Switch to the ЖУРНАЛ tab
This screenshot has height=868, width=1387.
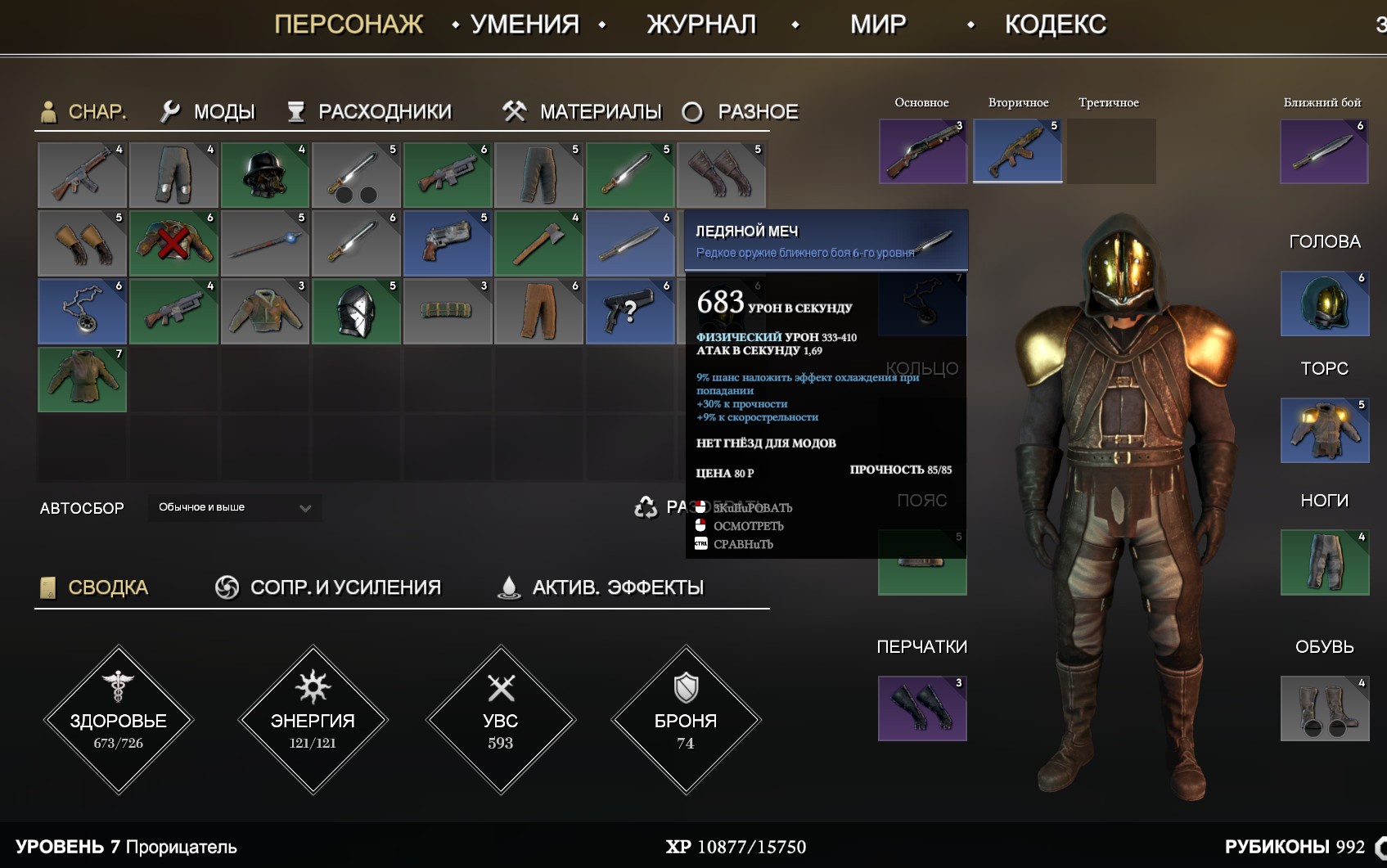click(x=701, y=25)
